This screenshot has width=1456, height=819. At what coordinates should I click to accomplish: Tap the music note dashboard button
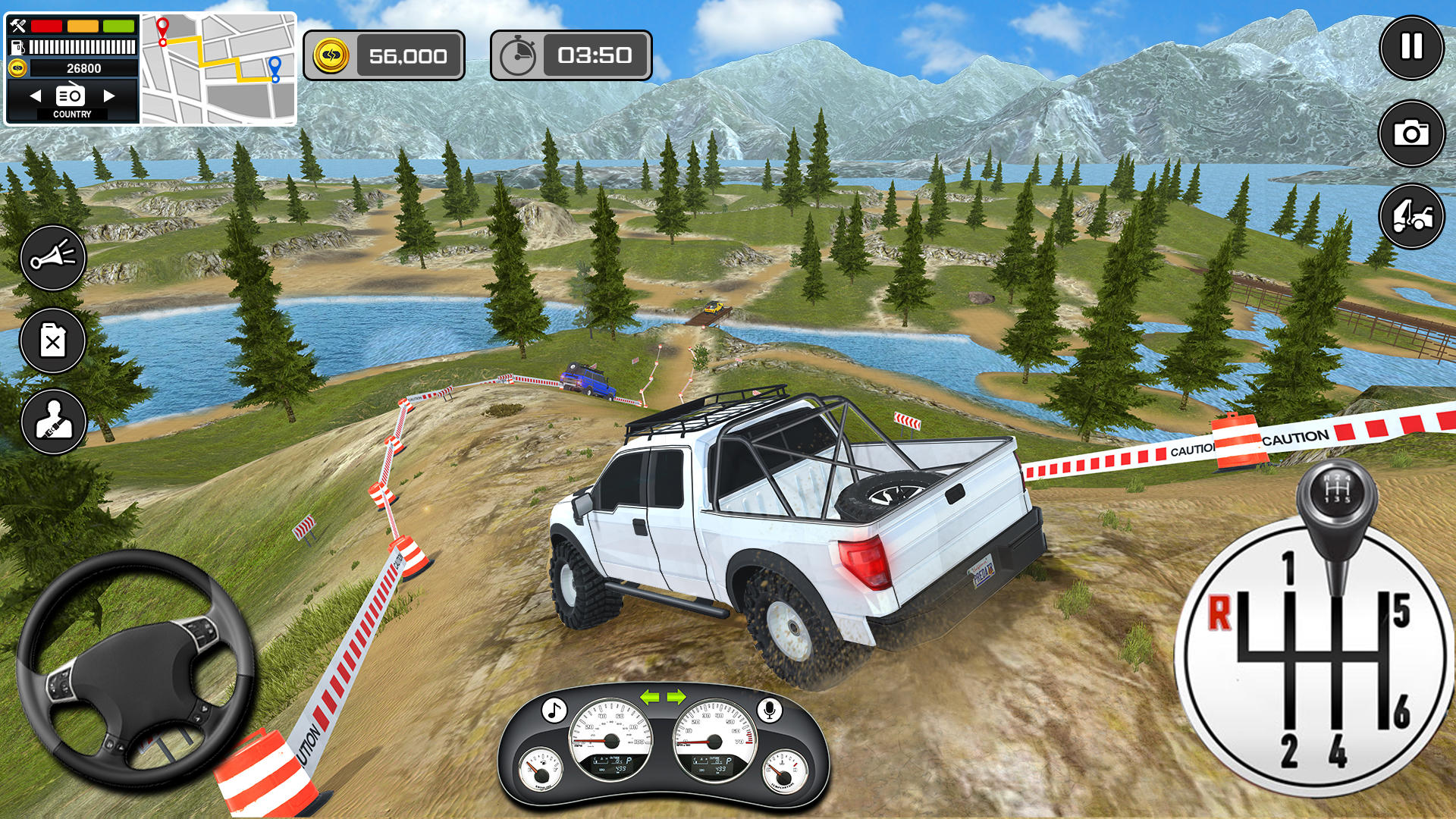[x=554, y=711]
